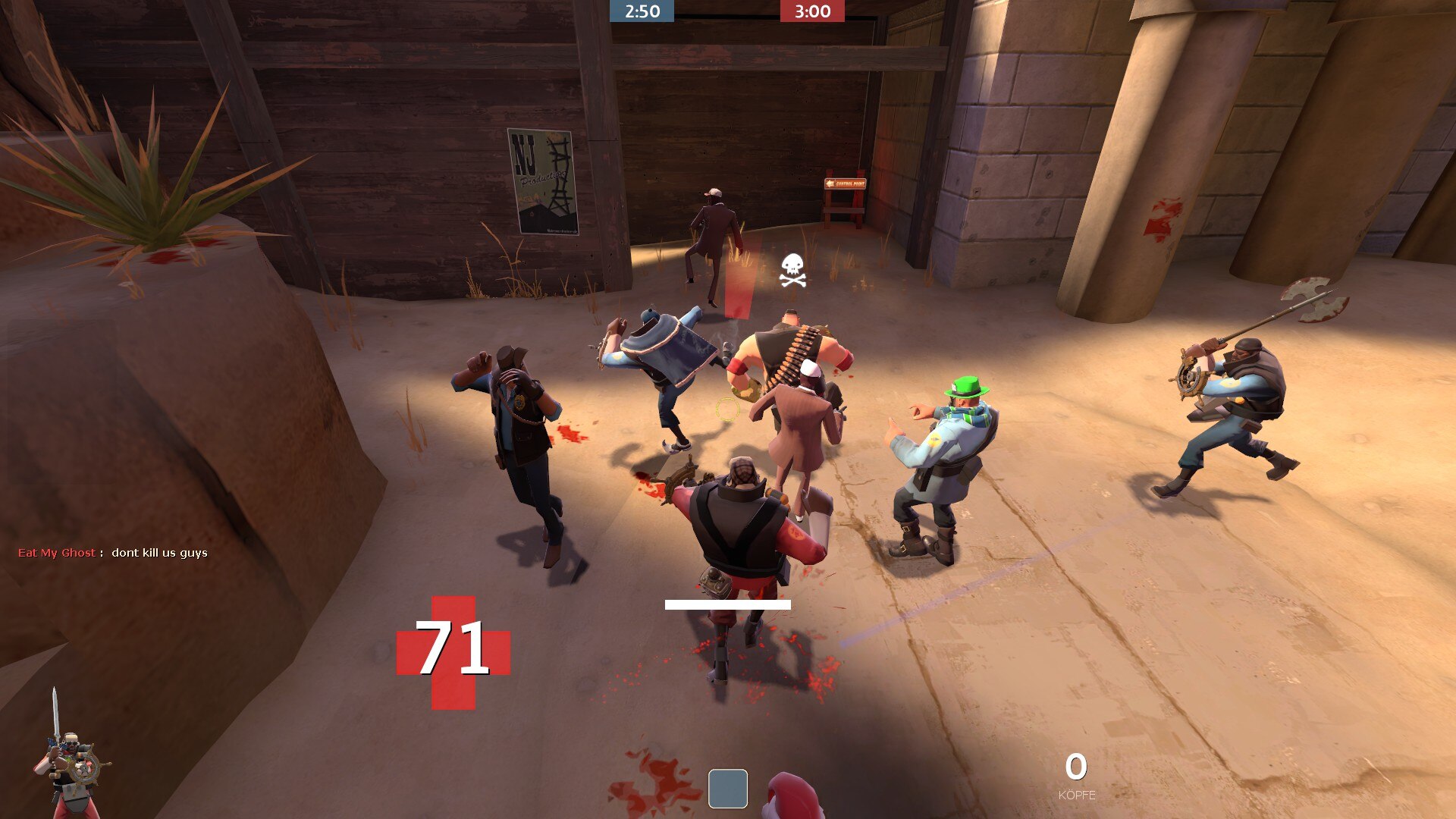Click Eat My Ghost's chat message

click(x=159, y=553)
